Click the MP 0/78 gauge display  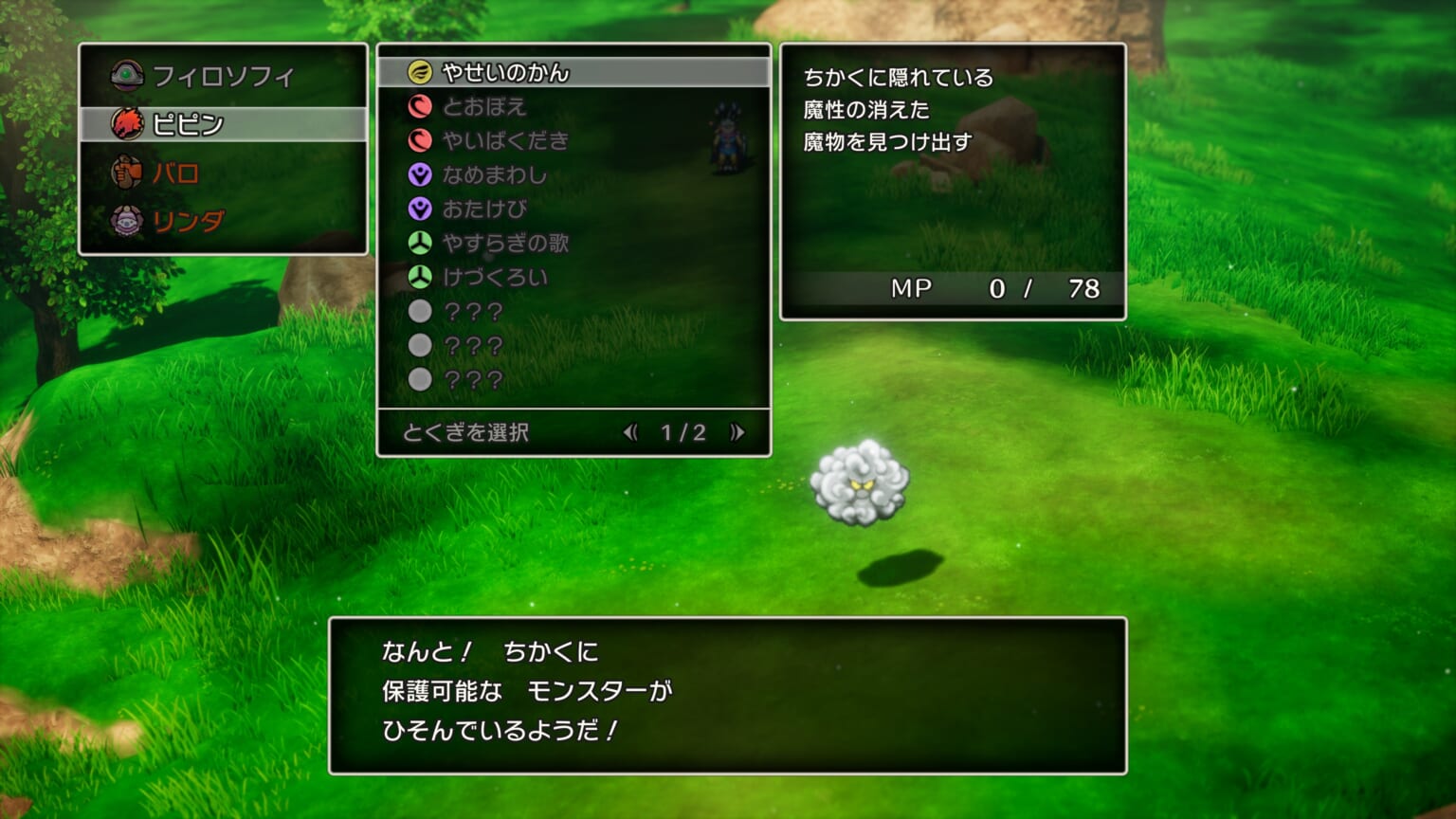(995, 286)
